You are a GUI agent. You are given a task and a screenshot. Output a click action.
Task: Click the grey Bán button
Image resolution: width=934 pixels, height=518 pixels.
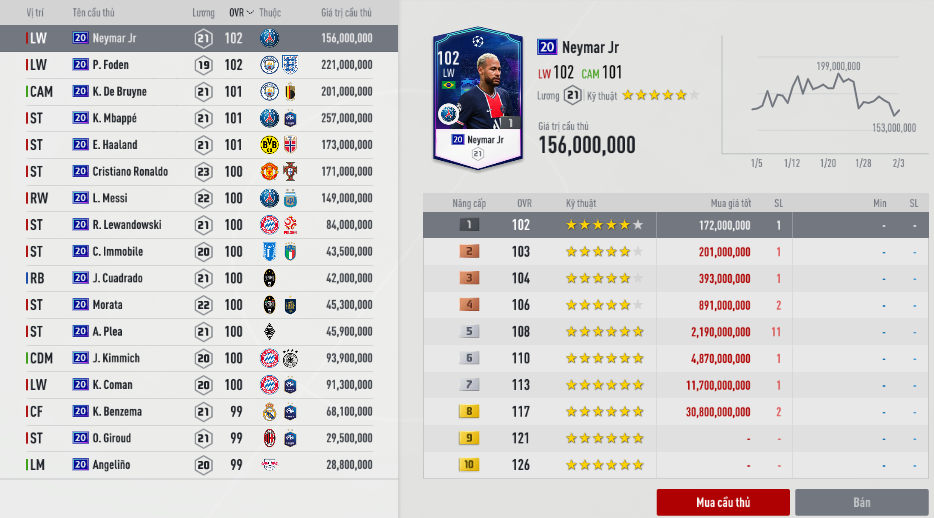(861, 502)
